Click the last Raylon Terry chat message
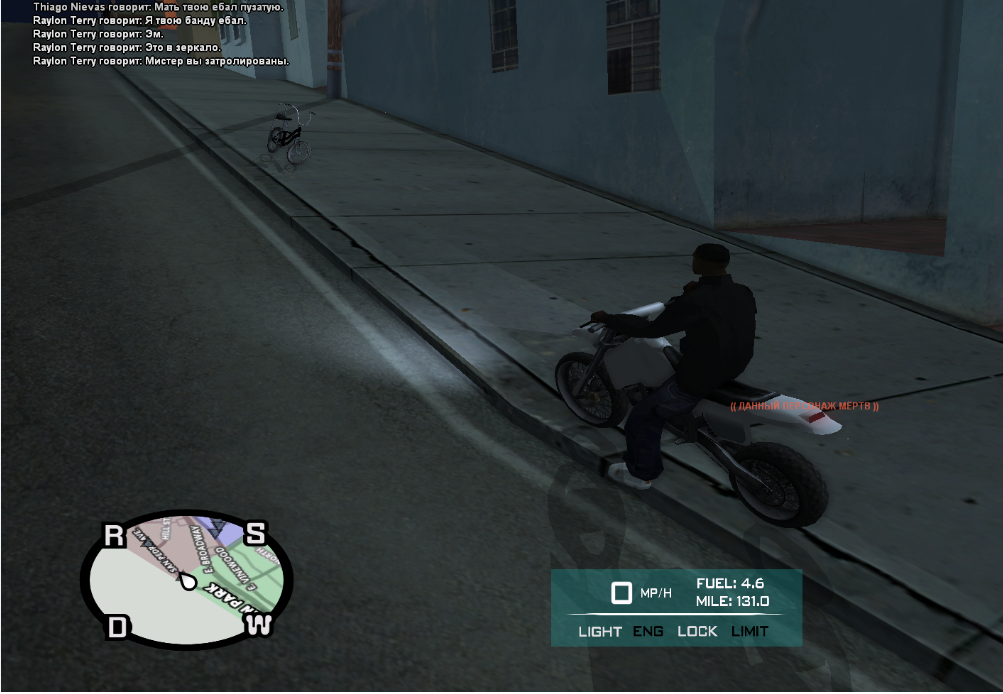This screenshot has height=694, width=1003. tap(160, 61)
